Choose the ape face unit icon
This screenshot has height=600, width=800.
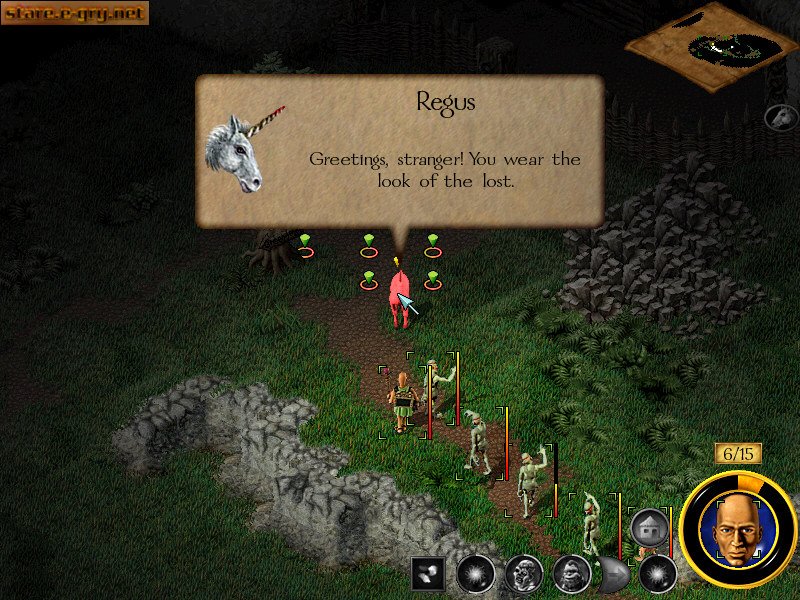click(x=570, y=574)
